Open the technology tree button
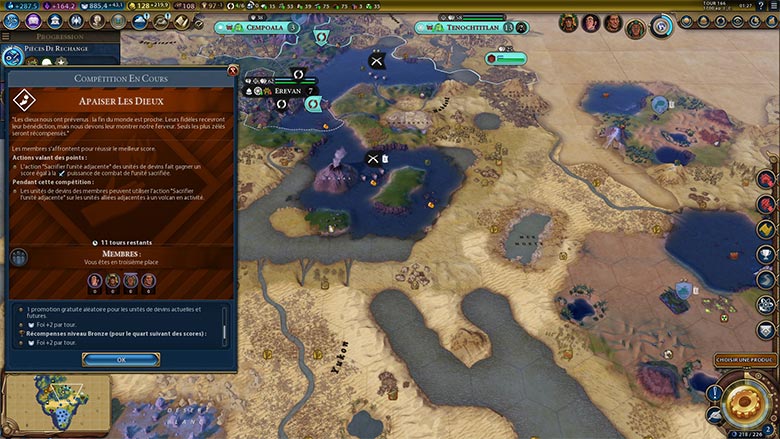780x439 pixels. [x=12, y=22]
